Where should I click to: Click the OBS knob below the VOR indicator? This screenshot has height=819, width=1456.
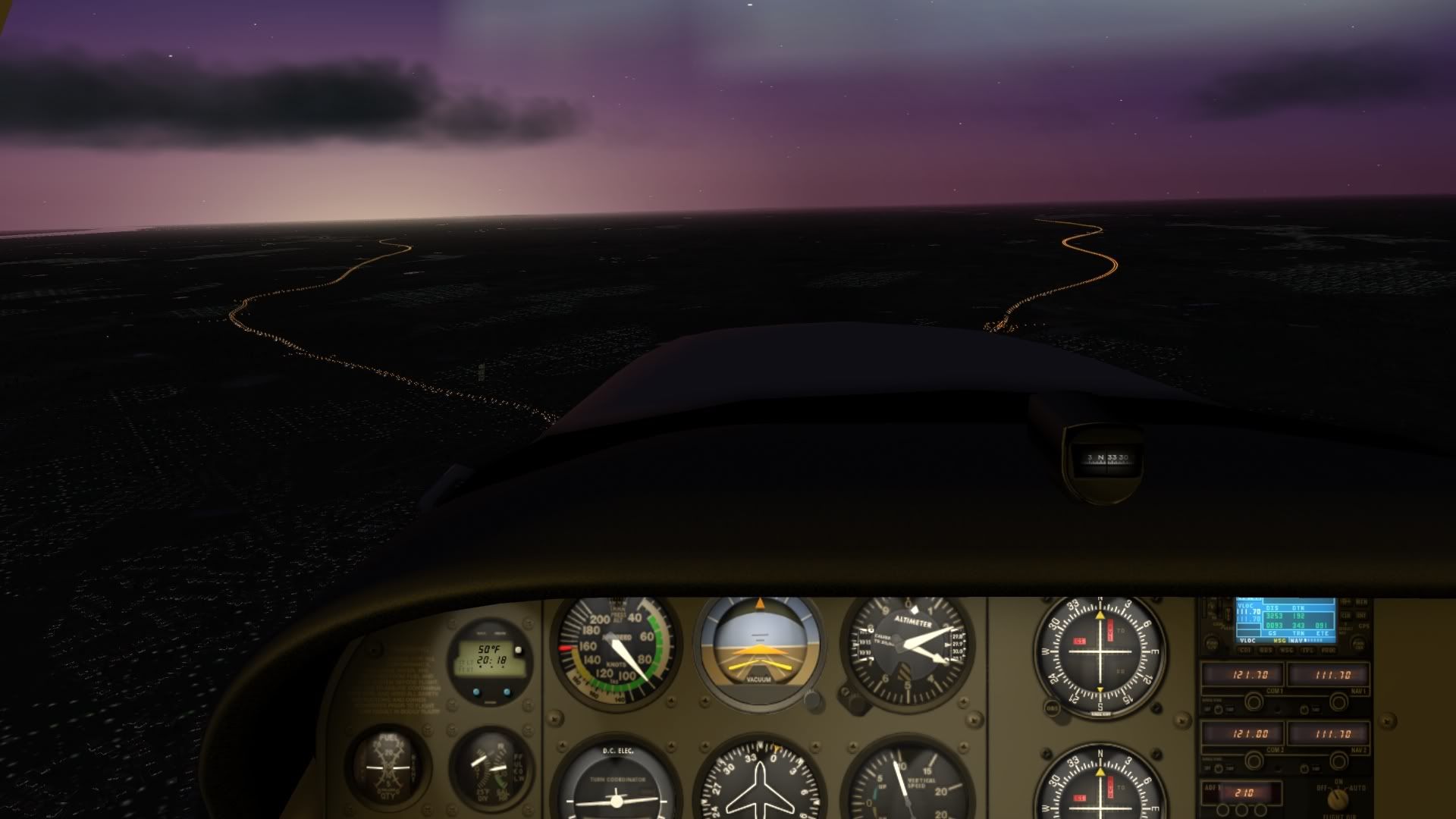[x=1051, y=708]
